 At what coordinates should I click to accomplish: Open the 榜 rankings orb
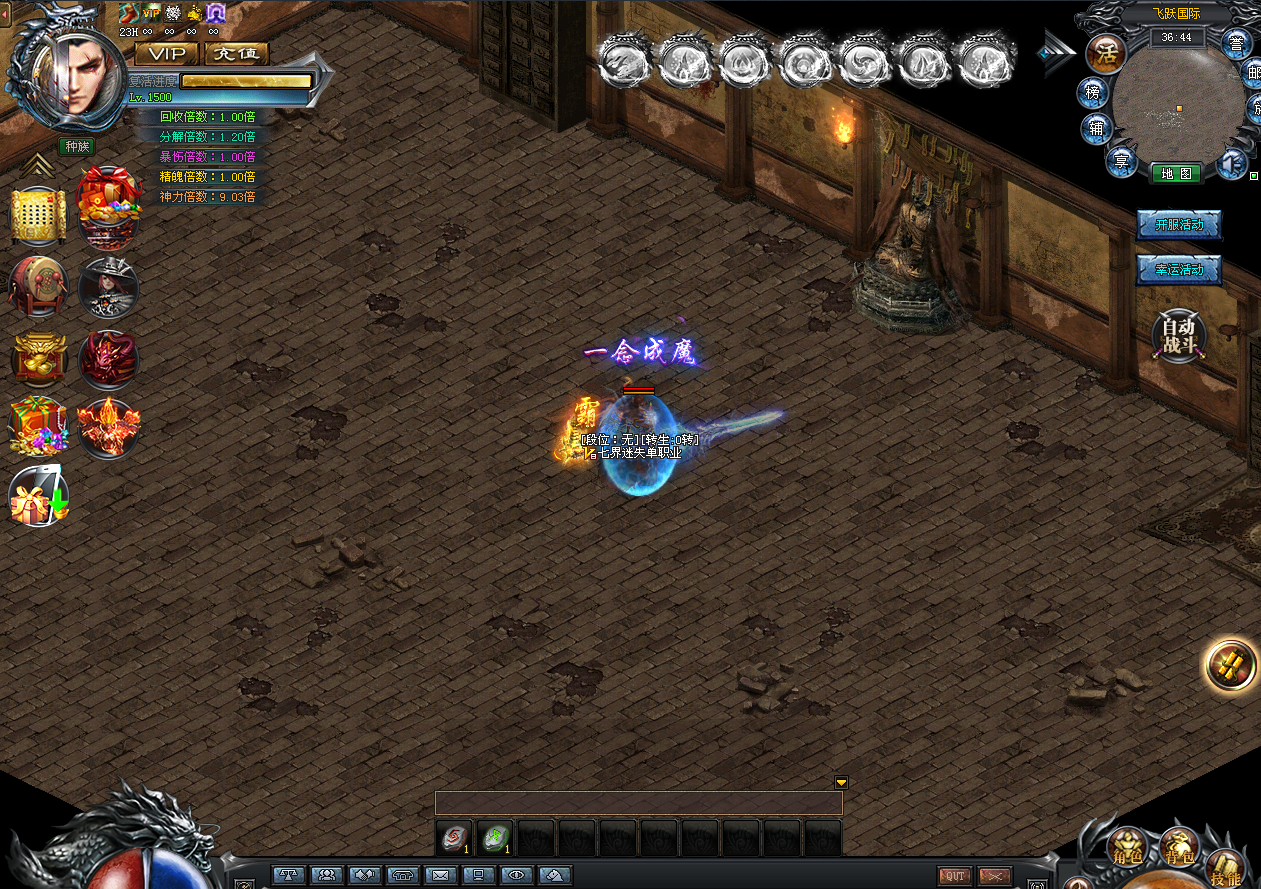(x=1093, y=93)
